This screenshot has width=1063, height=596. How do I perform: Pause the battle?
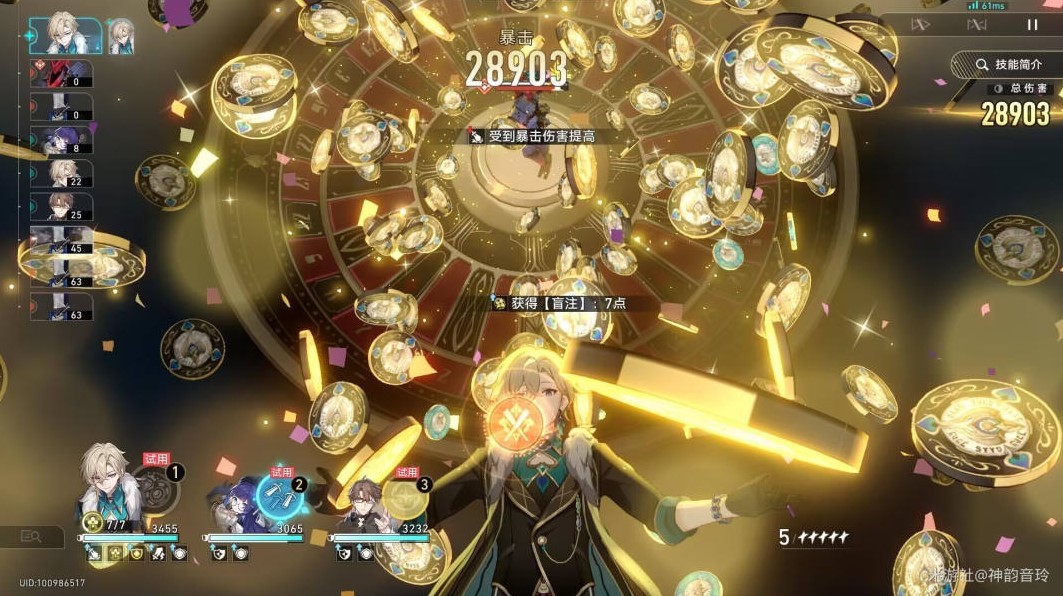pos(1032,24)
